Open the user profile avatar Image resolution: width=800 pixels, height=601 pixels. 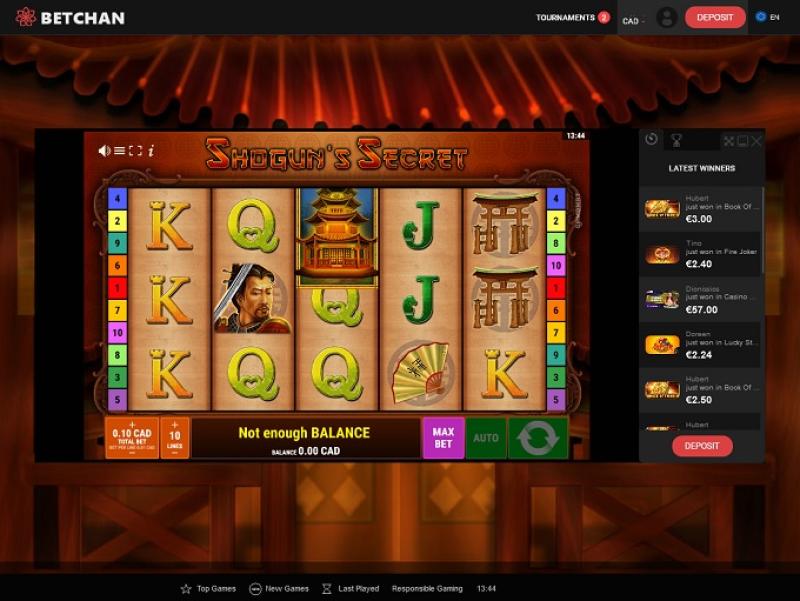(666, 18)
